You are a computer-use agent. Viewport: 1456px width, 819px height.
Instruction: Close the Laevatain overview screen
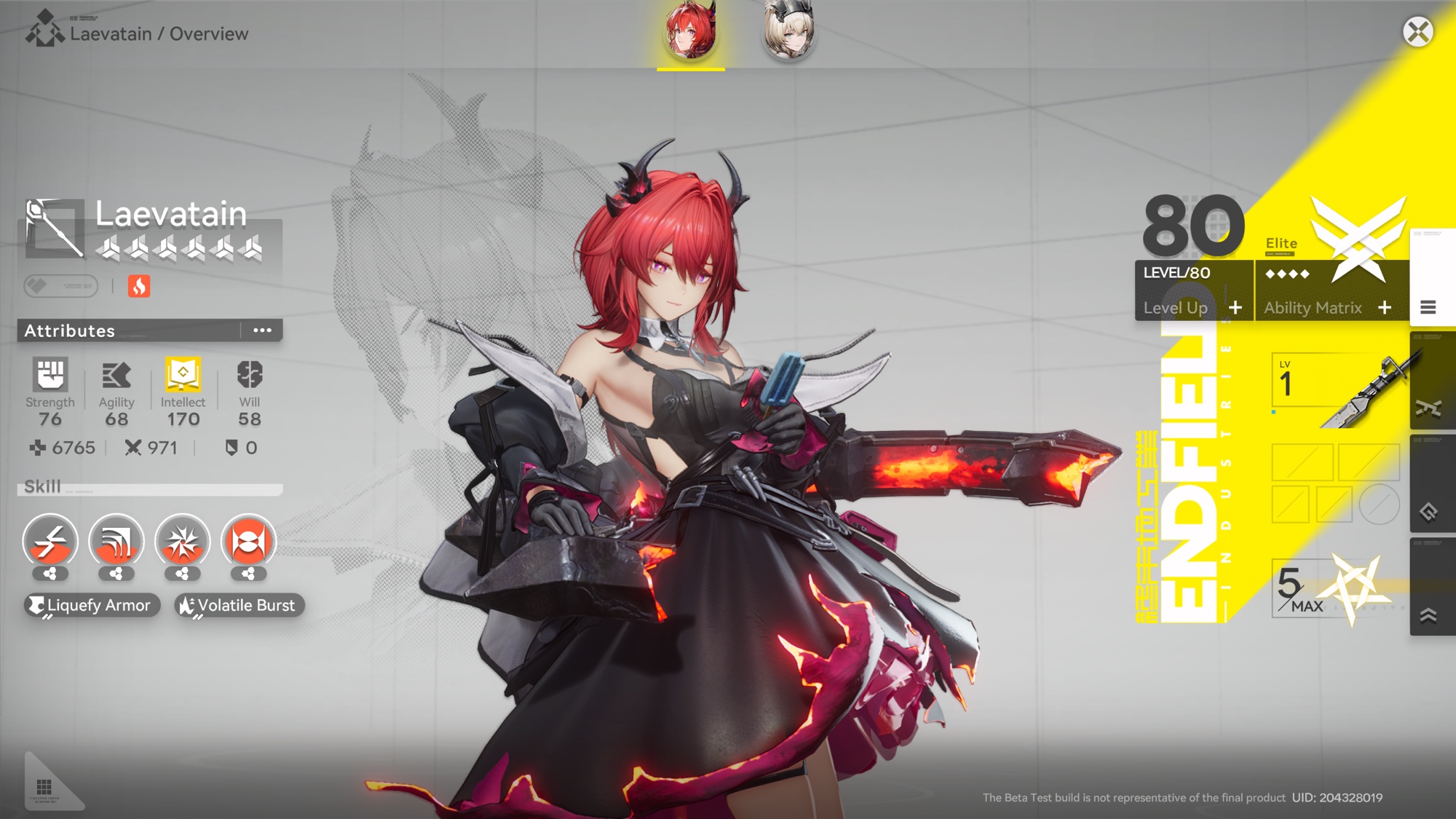1417,32
